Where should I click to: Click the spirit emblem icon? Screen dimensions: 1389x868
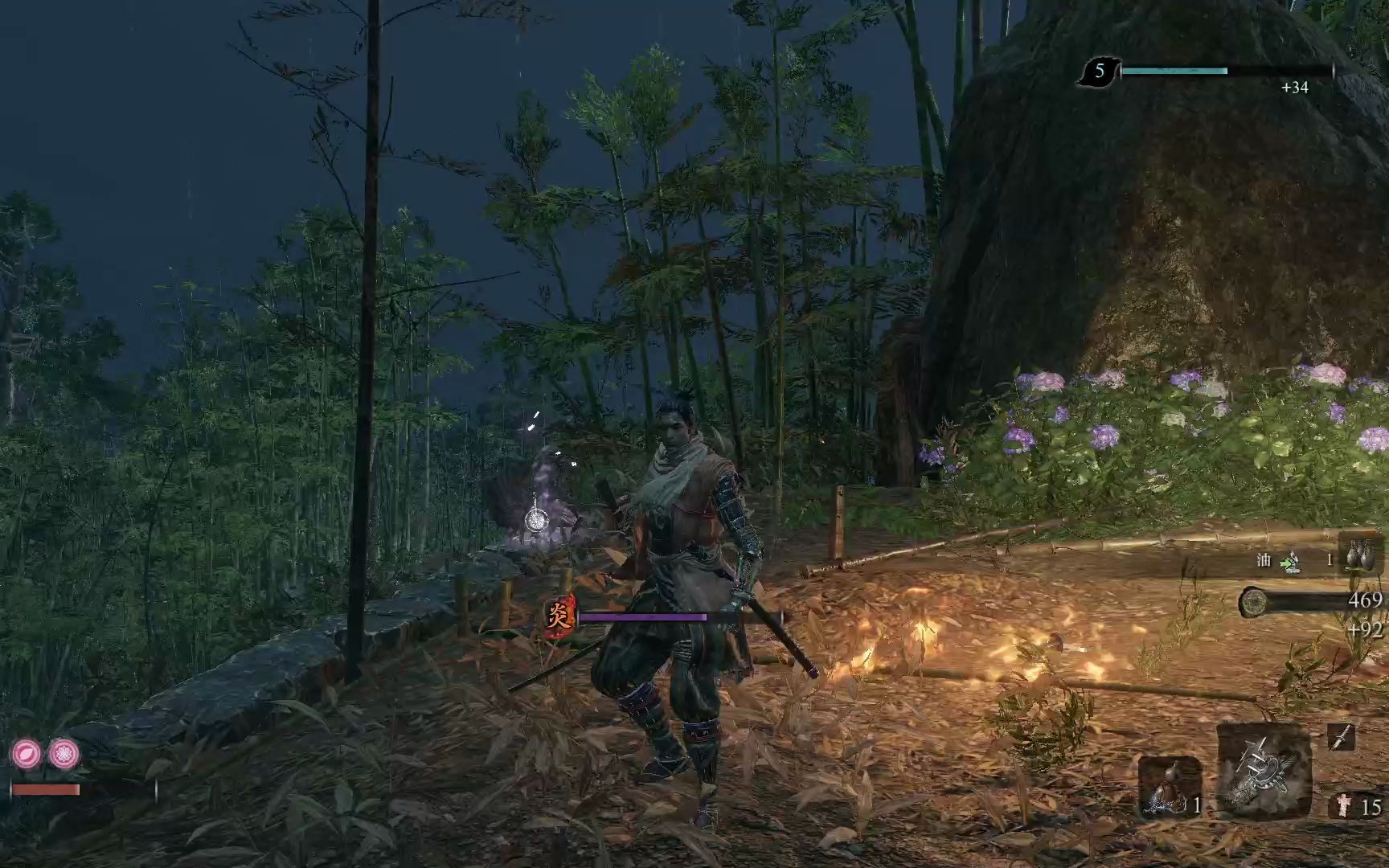pyautogui.click(x=1342, y=805)
